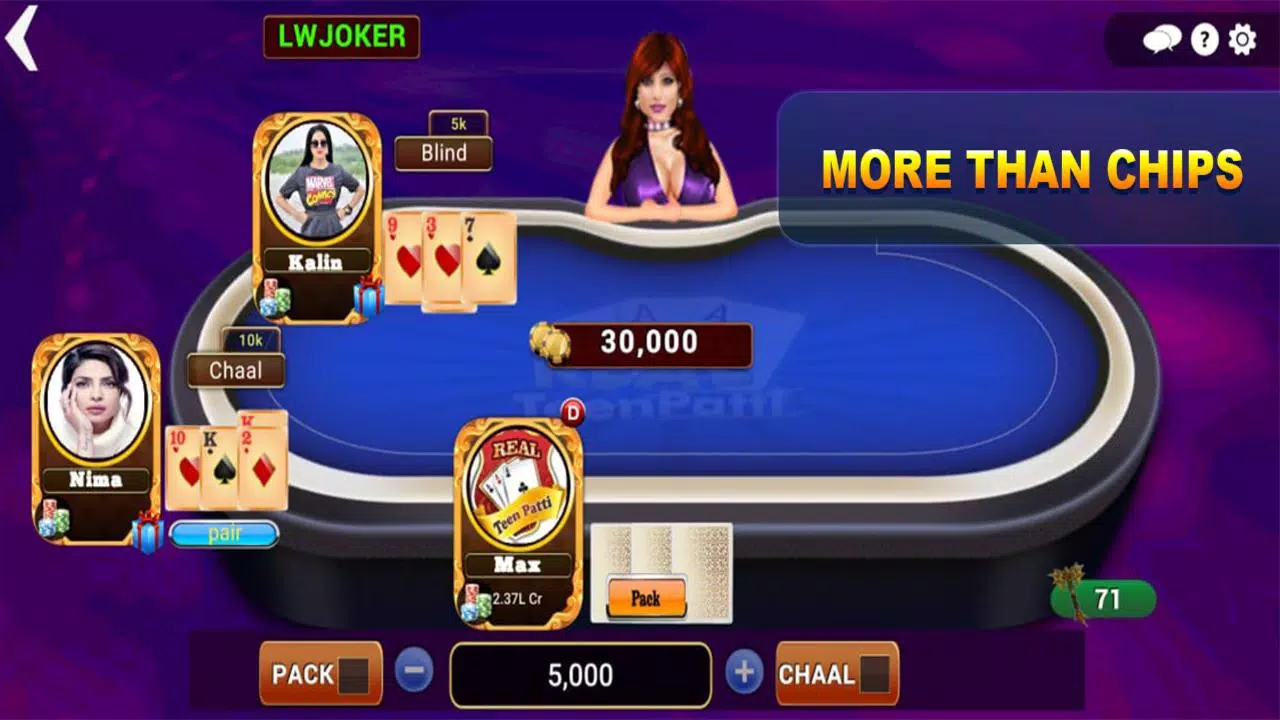
Task: Click the 5,000 bet amount field
Action: (x=580, y=675)
